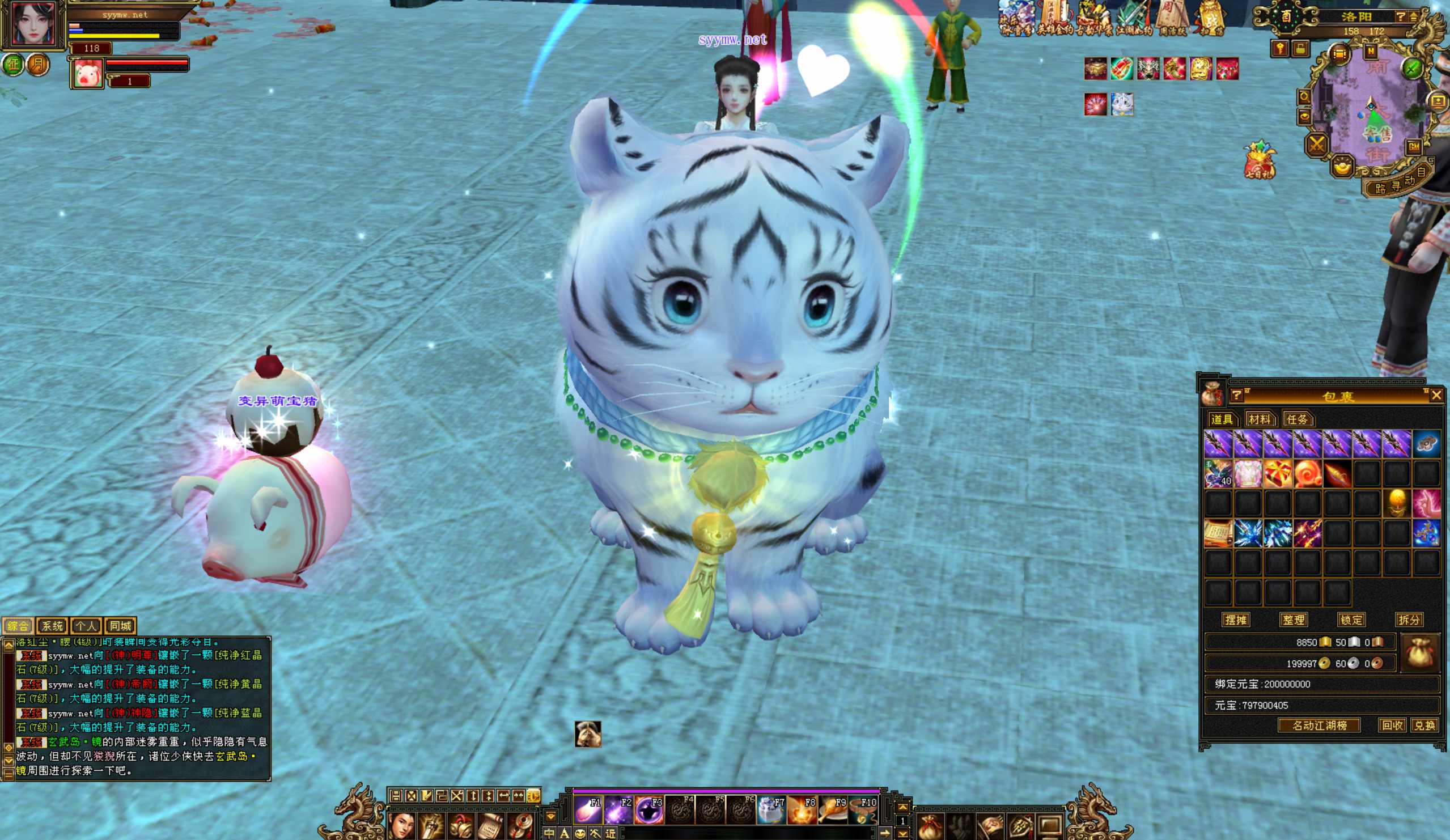Open the 周活跃 weekly activity icon
1450x840 pixels.
(1172, 18)
